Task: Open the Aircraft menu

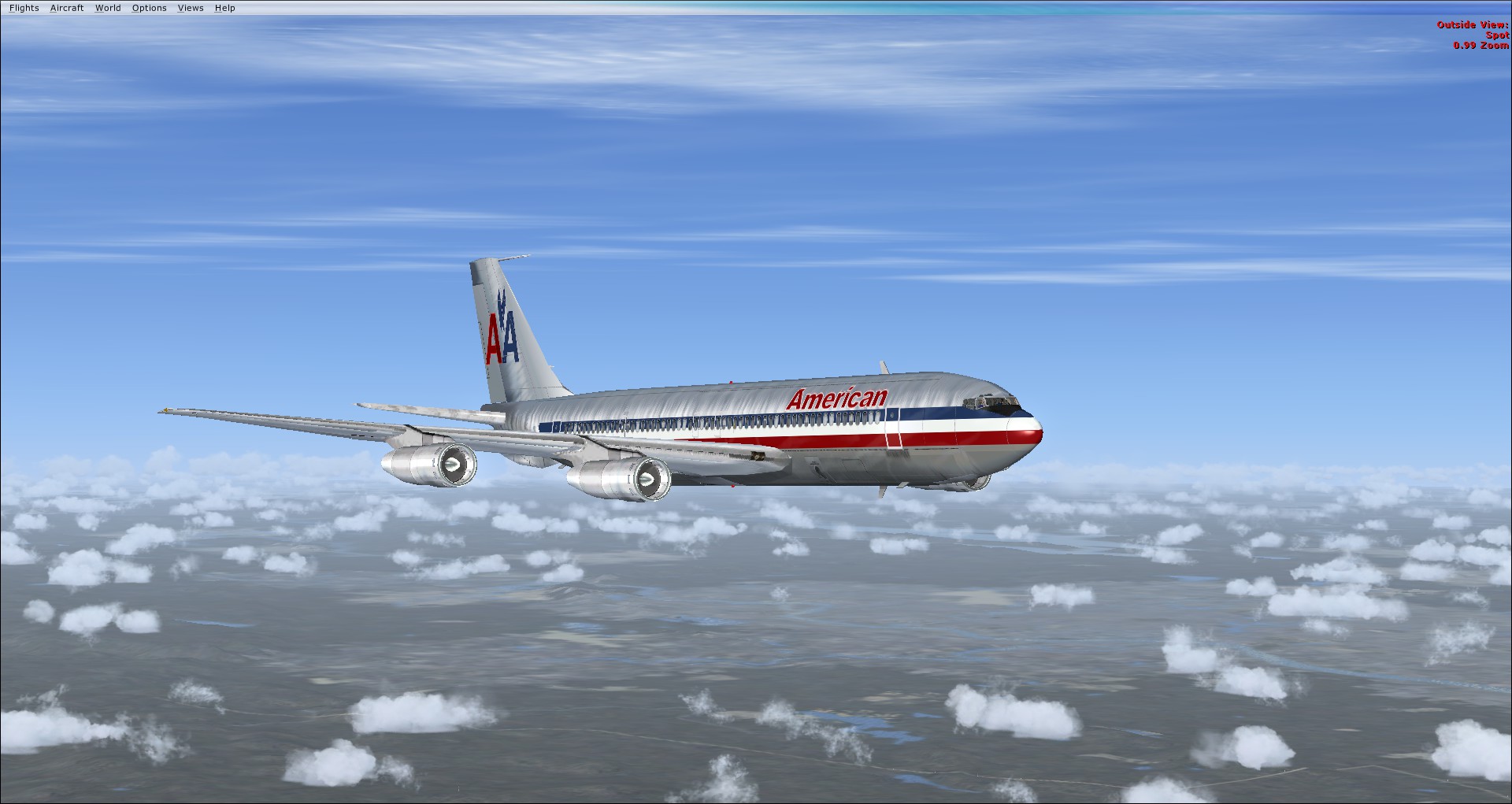Action: click(x=67, y=8)
